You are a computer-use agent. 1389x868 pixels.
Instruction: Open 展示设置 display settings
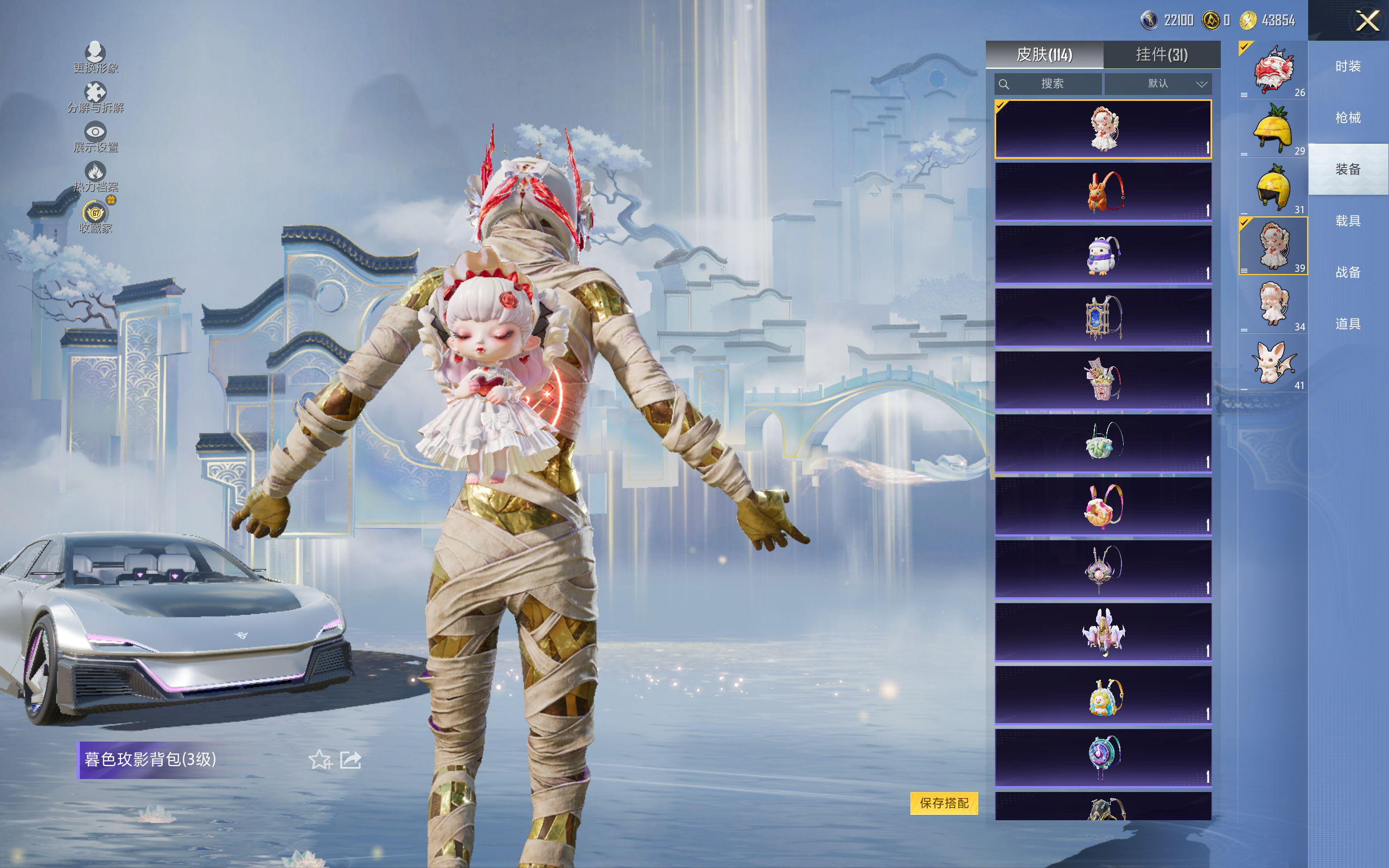(x=95, y=137)
